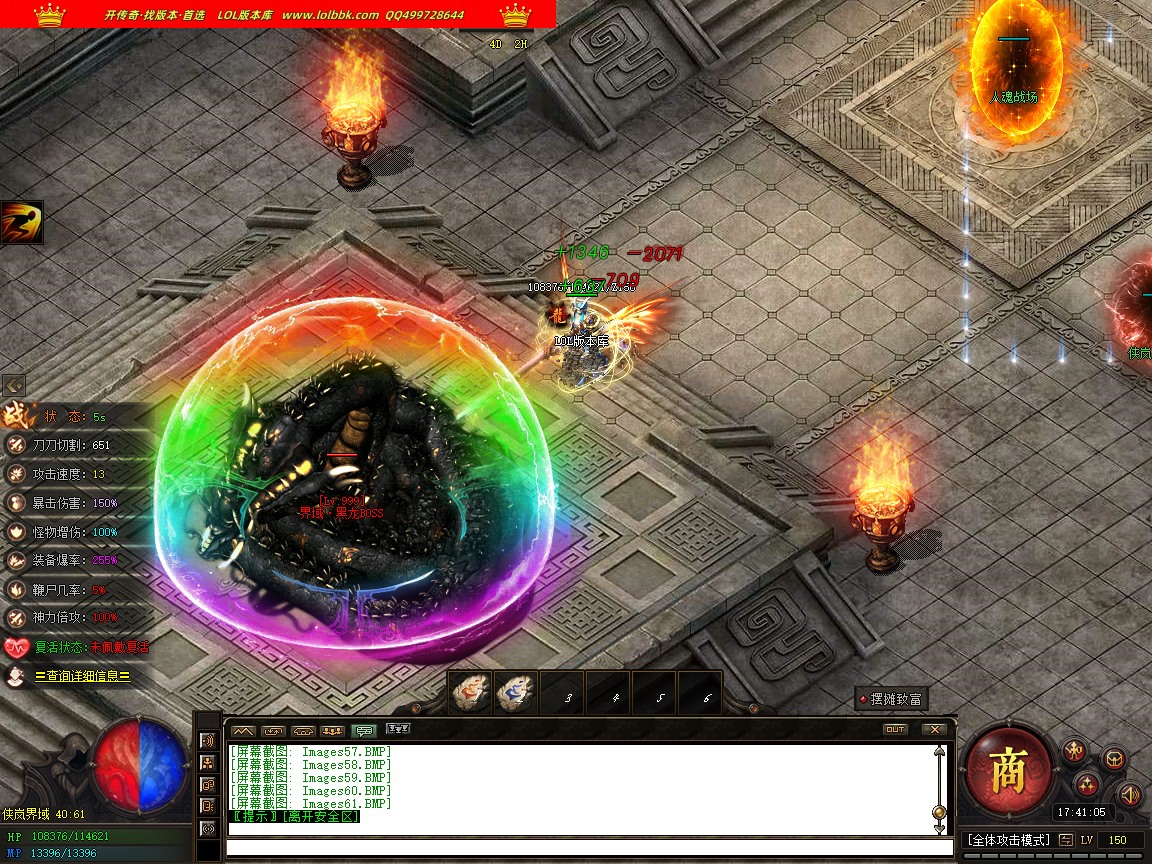This screenshot has height=864, width=1152.
Task: Select the three-people group chat tab
Action: pos(334,731)
